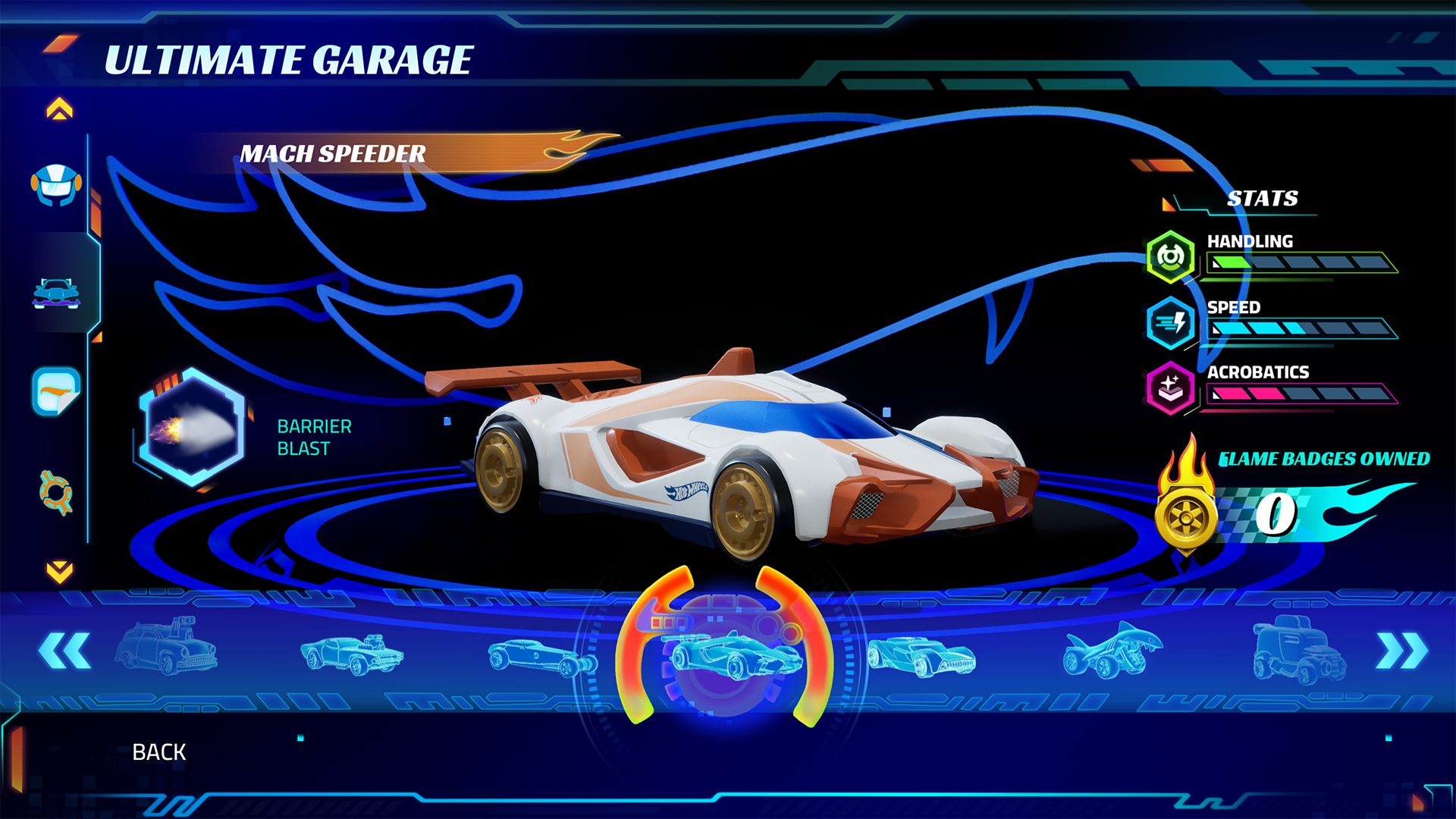
Task: Click the Handling stat hexagon icon
Action: point(1172,256)
